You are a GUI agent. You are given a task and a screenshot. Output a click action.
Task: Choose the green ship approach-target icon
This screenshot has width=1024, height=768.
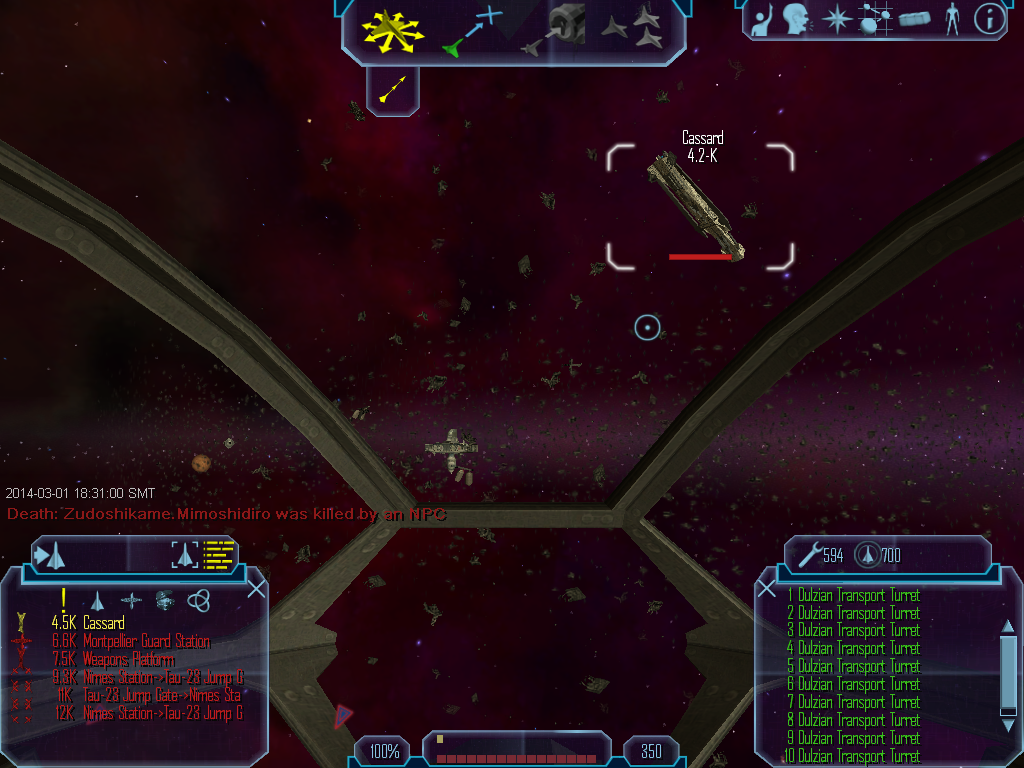tap(472, 31)
